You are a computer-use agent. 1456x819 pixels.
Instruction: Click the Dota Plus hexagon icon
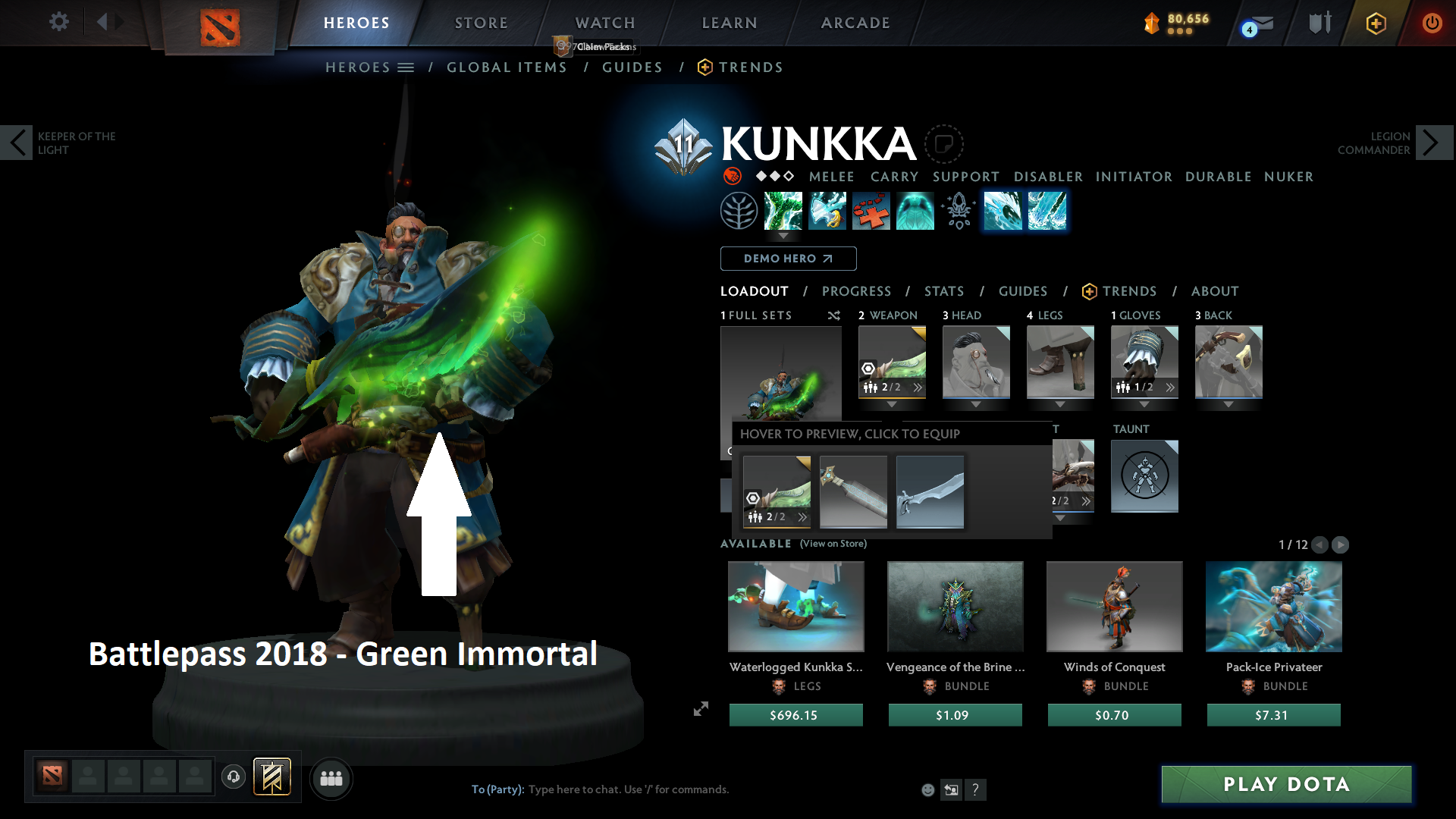[x=1376, y=23]
